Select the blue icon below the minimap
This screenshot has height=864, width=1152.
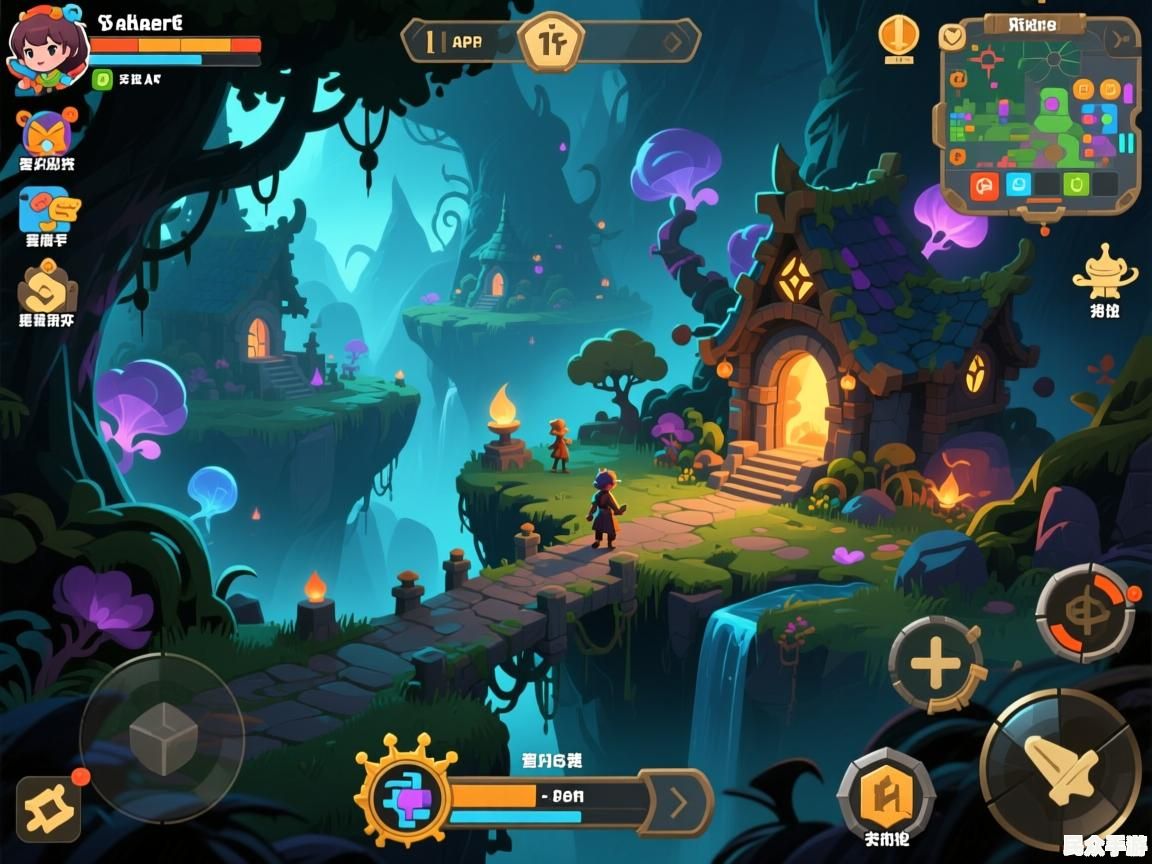tap(1017, 185)
